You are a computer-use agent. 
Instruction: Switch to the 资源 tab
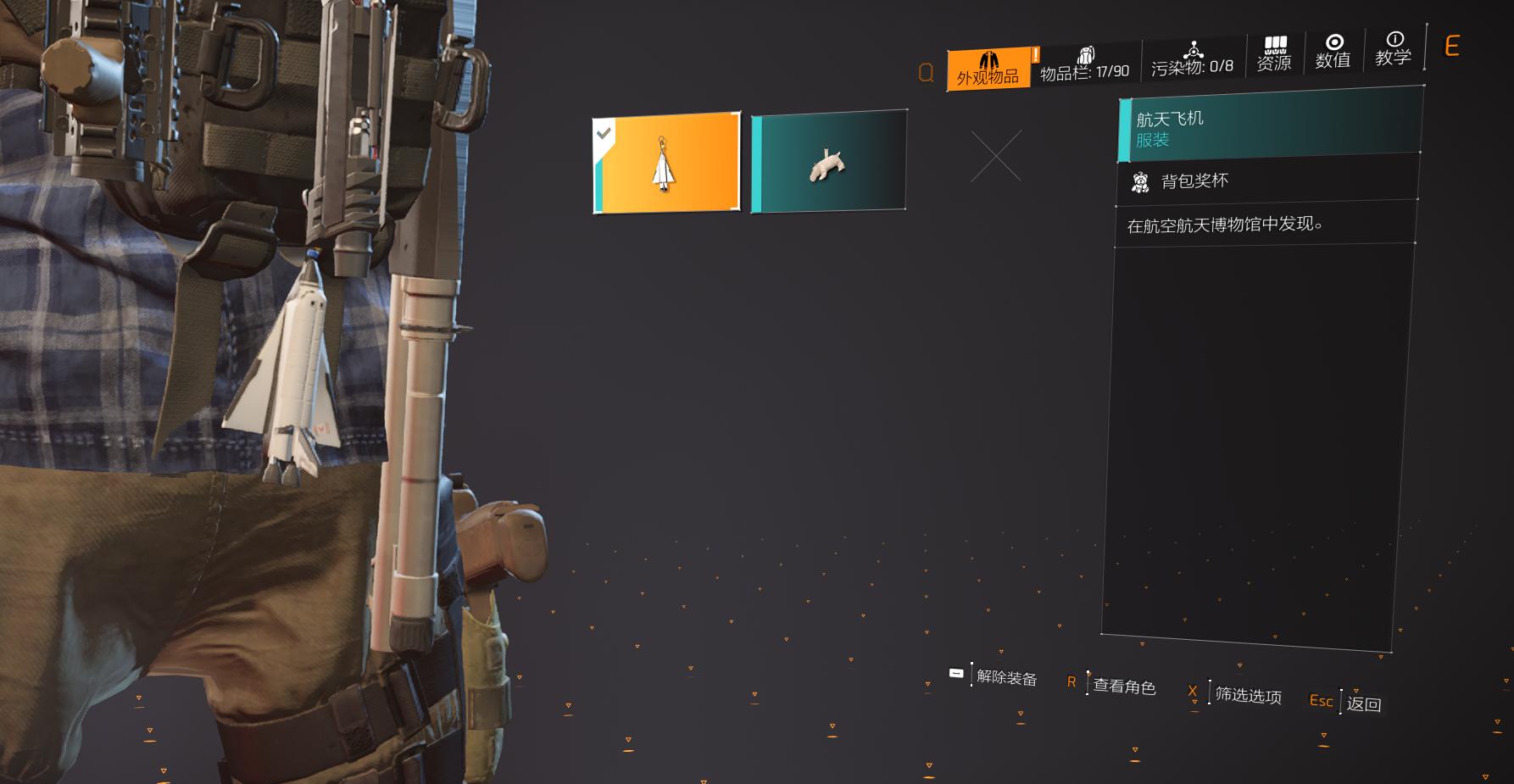(1274, 54)
